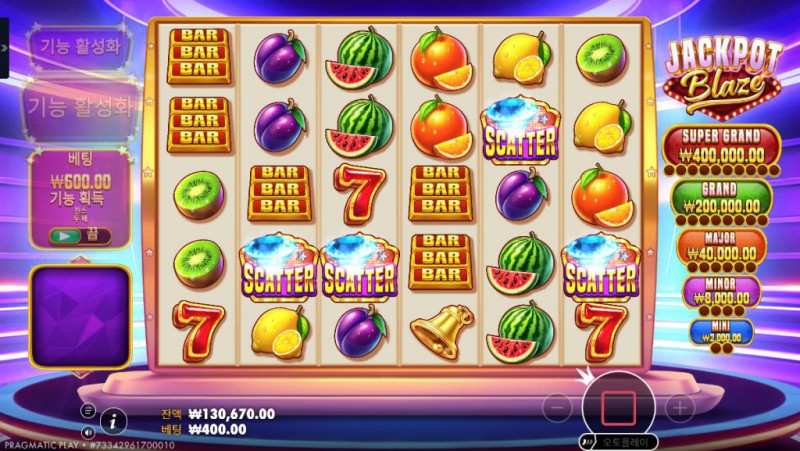Increase the bet with the plus button

click(x=679, y=408)
